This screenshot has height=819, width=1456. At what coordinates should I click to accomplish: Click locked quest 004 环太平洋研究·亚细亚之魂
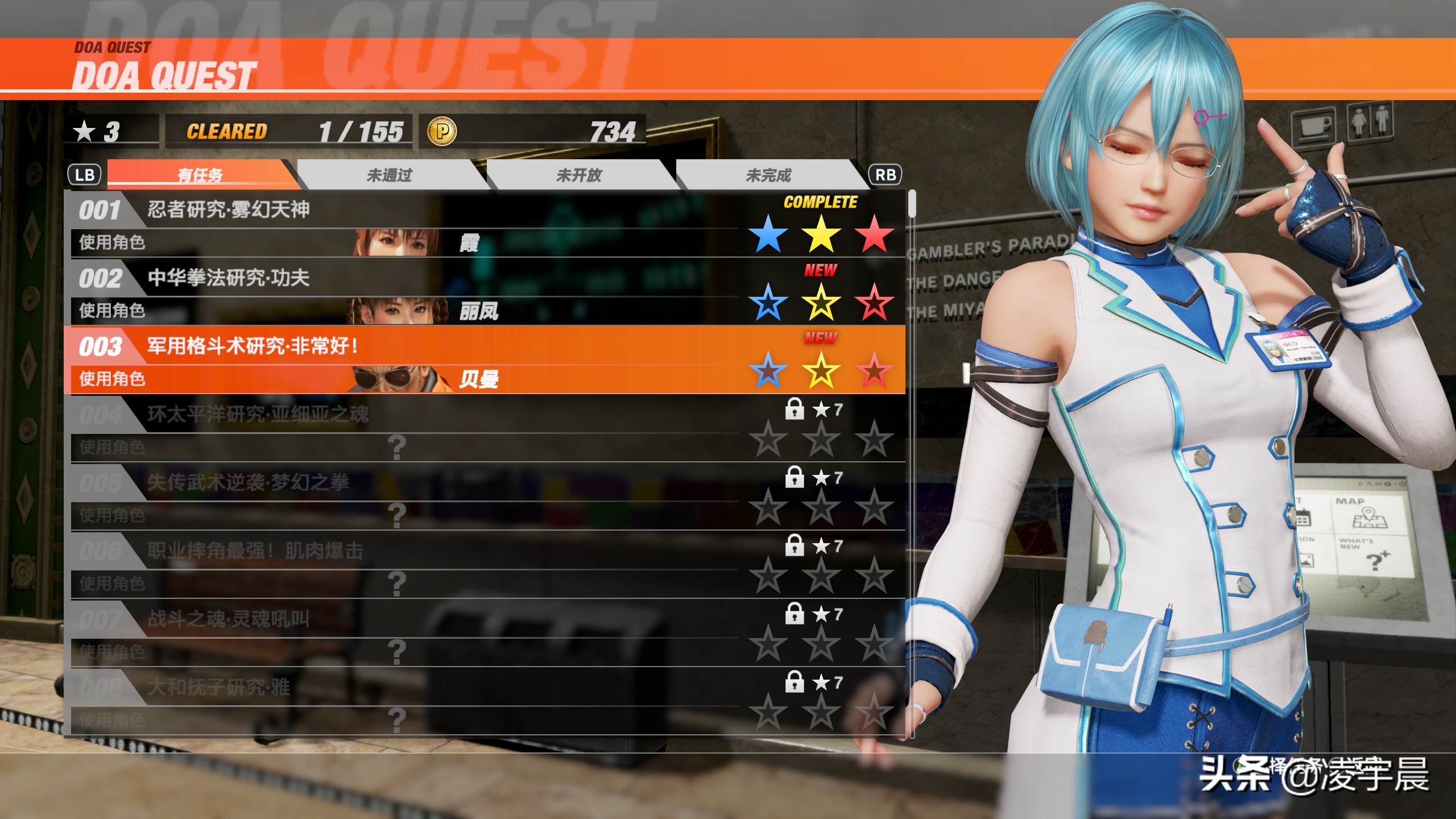point(398,428)
